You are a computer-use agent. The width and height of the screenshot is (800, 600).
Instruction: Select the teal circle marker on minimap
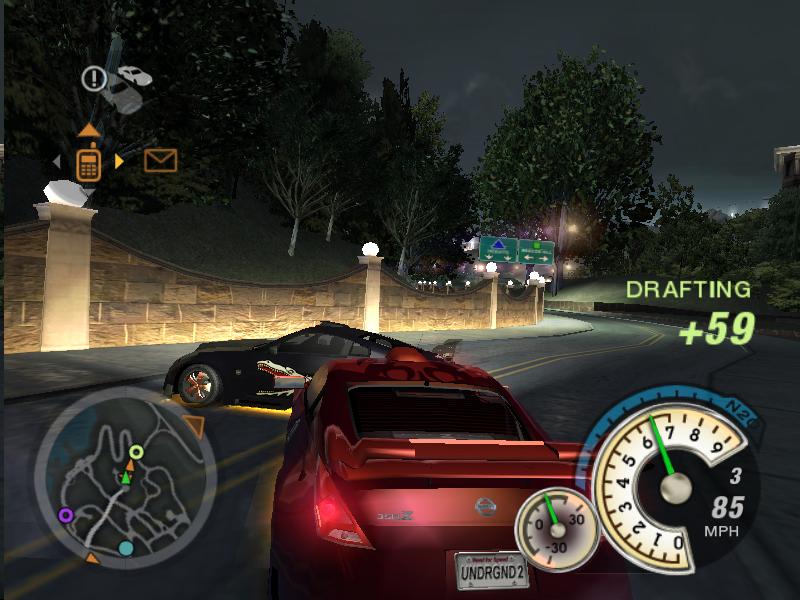coord(126,548)
